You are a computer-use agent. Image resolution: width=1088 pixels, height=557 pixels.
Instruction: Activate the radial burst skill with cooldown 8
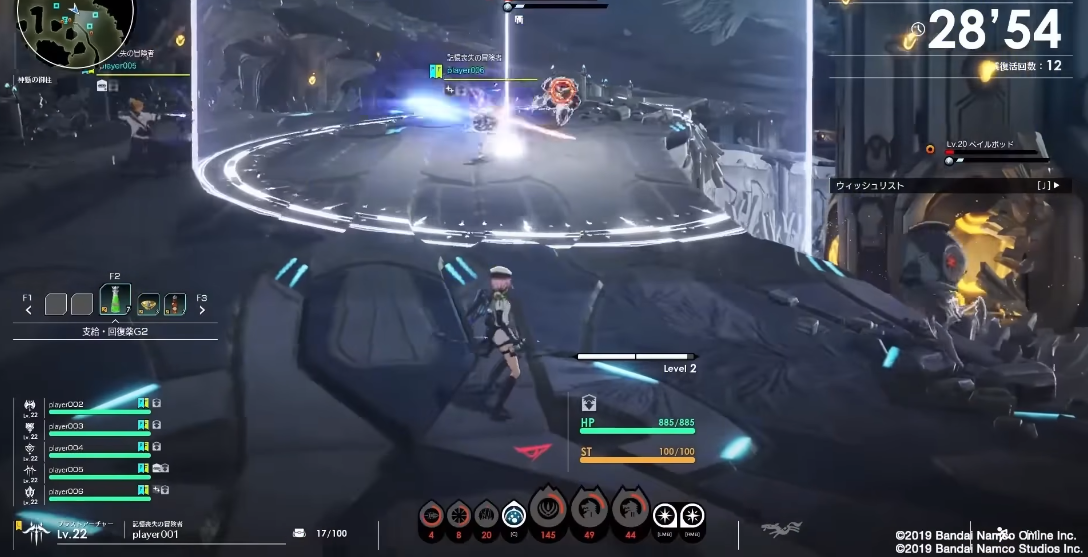coord(459,515)
